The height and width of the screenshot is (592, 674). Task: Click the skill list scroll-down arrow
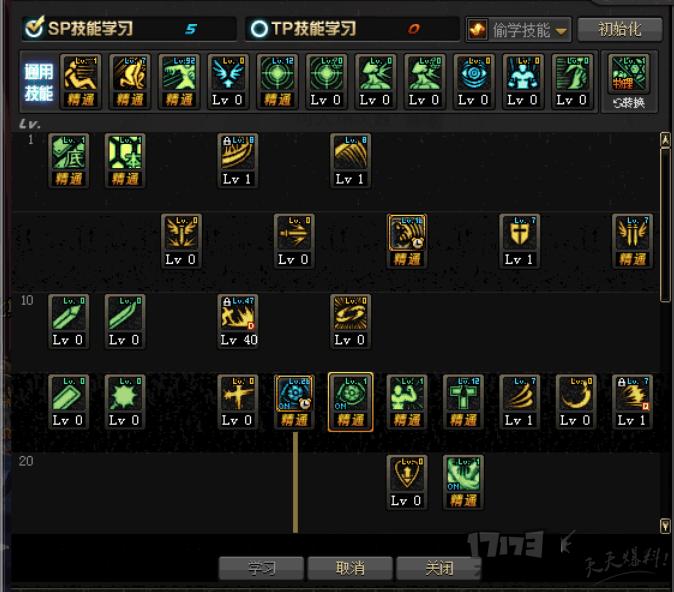666,525
